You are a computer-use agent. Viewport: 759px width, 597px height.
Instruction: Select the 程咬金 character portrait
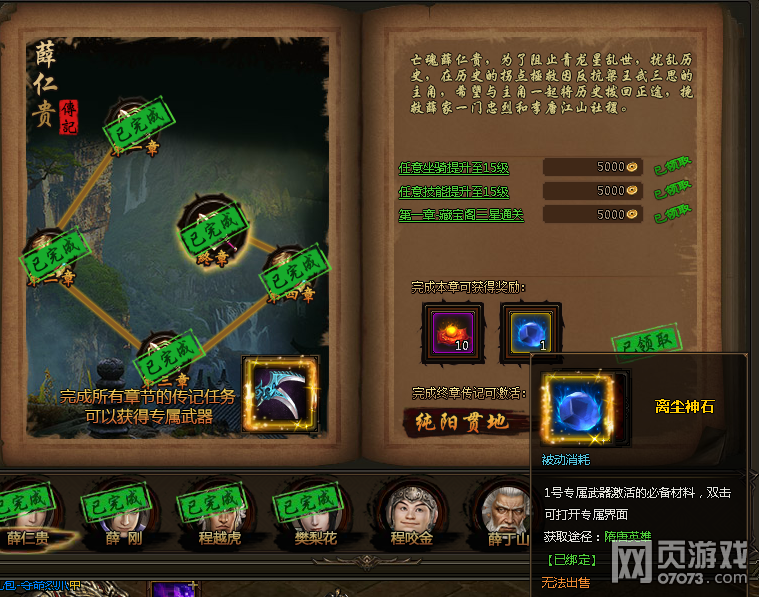(409, 508)
